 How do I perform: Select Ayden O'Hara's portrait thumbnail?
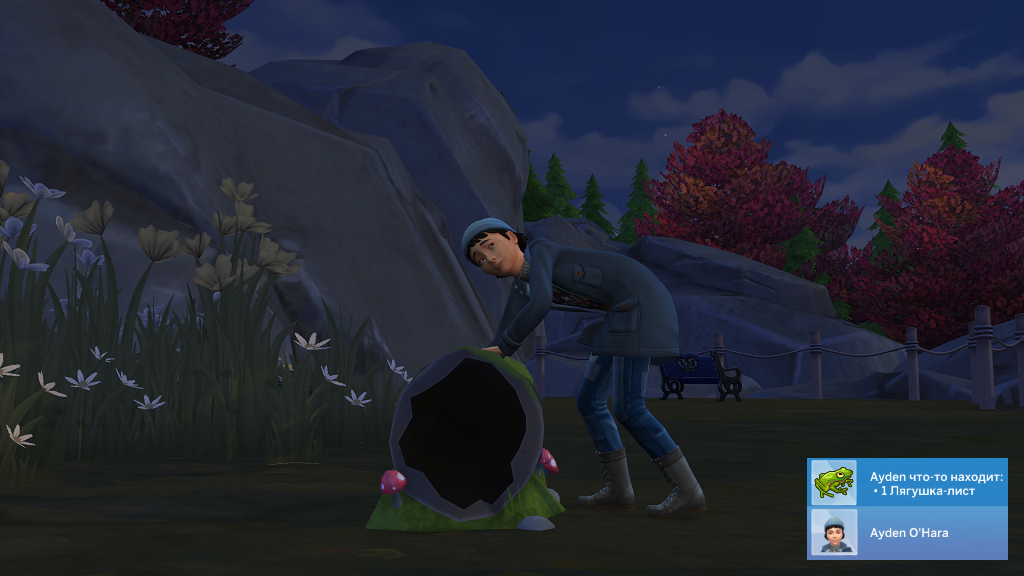click(833, 532)
